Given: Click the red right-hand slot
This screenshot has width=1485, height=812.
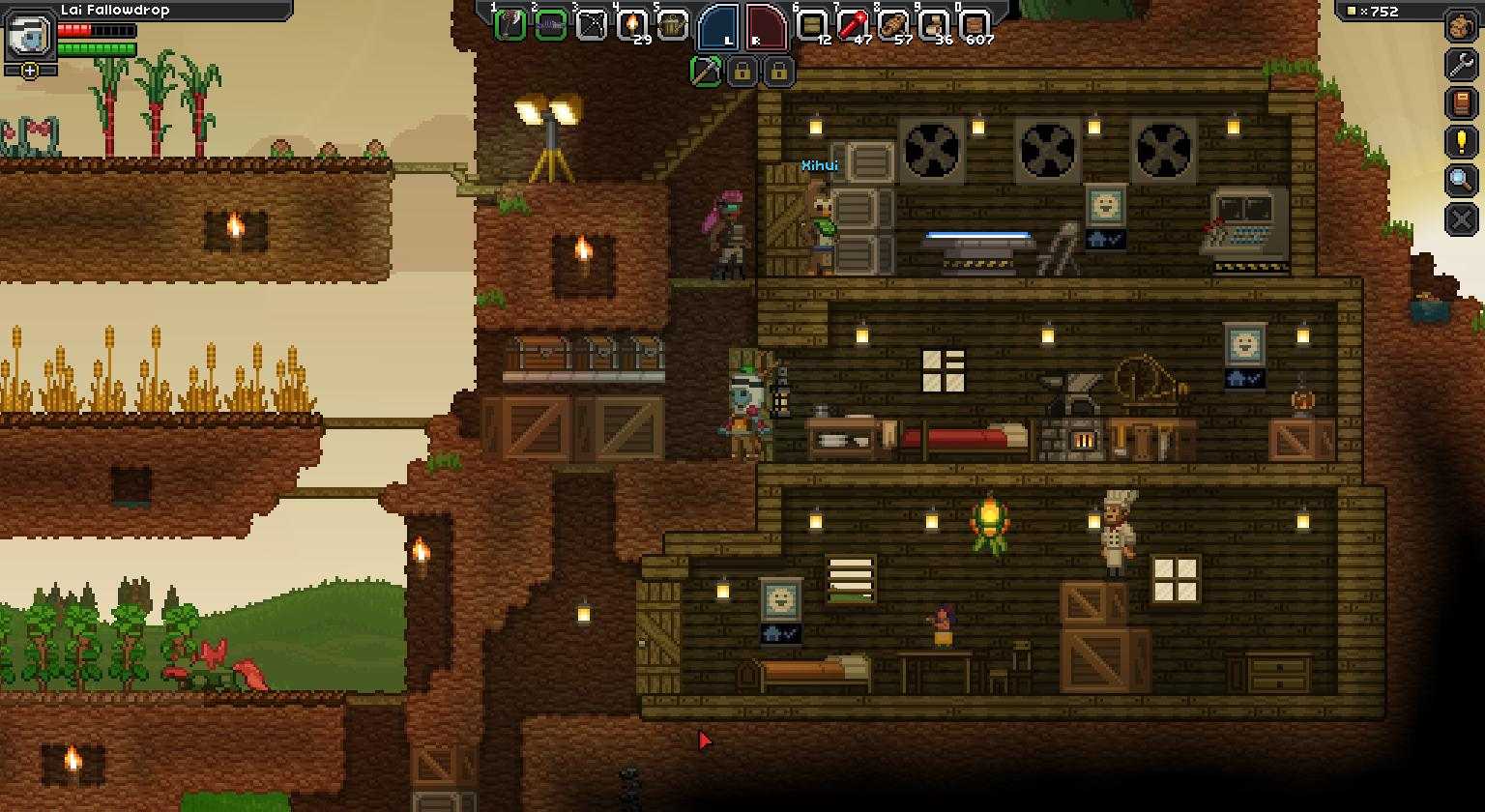Looking at the screenshot, I should coord(767,26).
